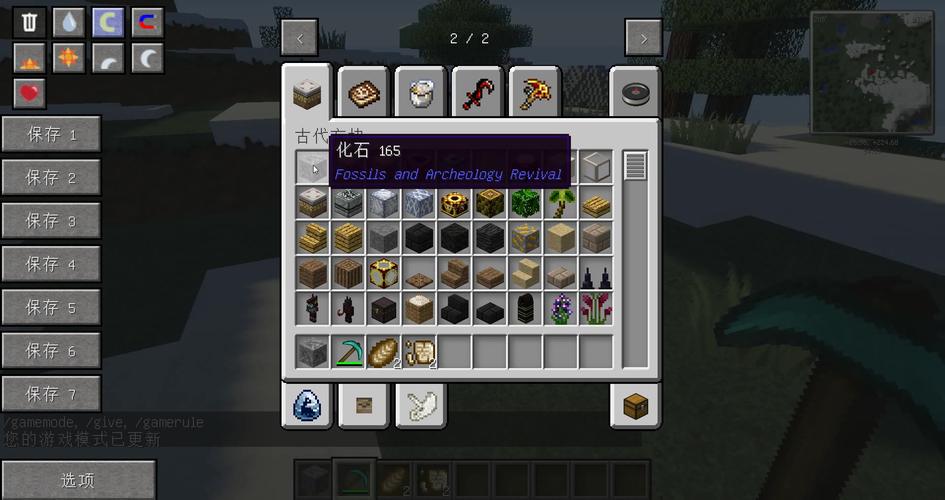The height and width of the screenshot is (500, 945).
Task: Go to the next creative tab page
Action: click(643, 38)
